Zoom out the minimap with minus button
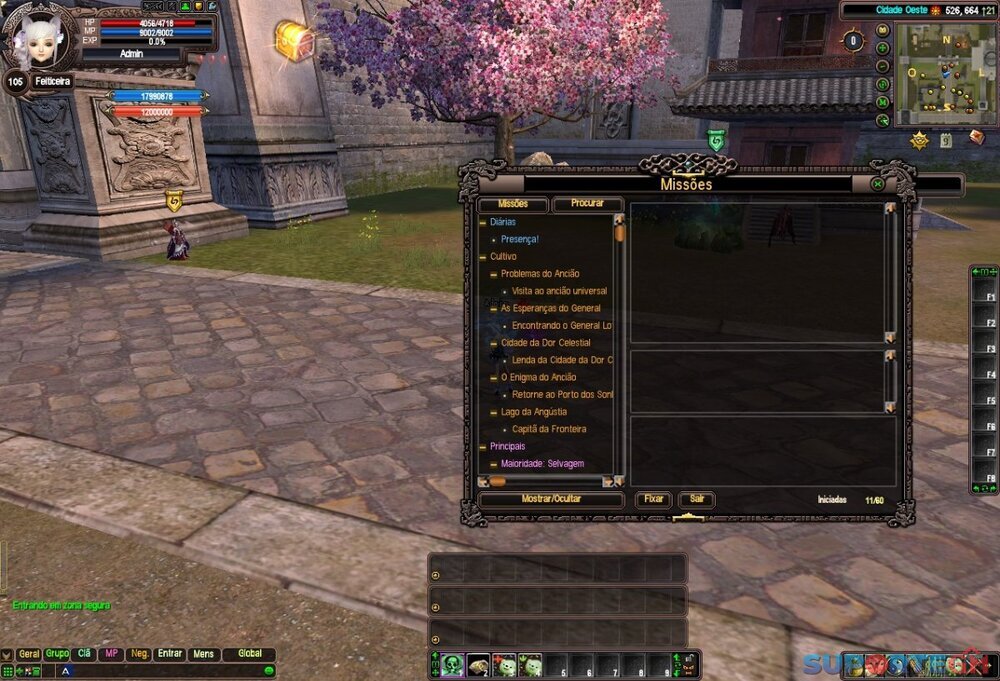Image resolution: width=1000 pixels, height=681 pixels. coord(883,66)
